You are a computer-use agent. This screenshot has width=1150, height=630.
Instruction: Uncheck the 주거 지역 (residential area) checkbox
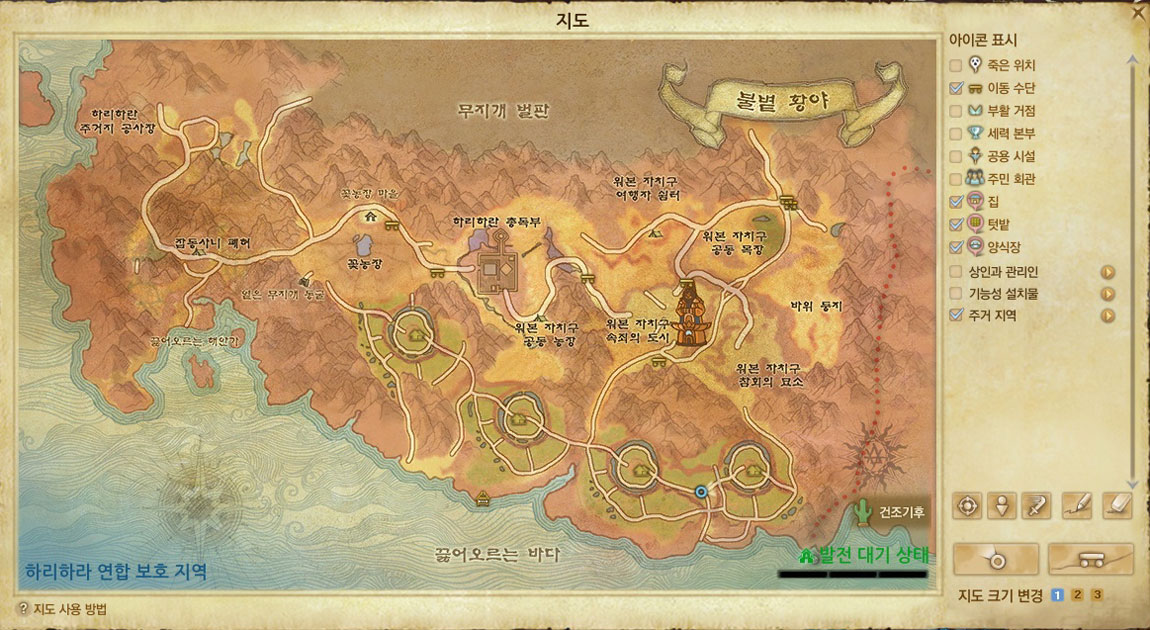click(956, 316)
